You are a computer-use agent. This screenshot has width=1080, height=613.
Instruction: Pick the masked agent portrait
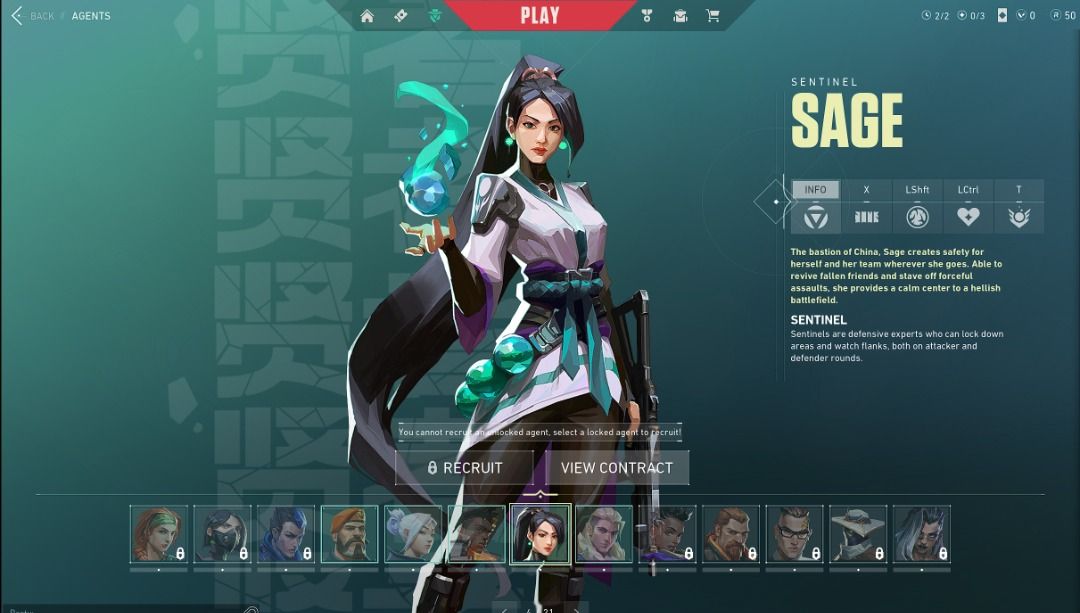coord(222,534)
